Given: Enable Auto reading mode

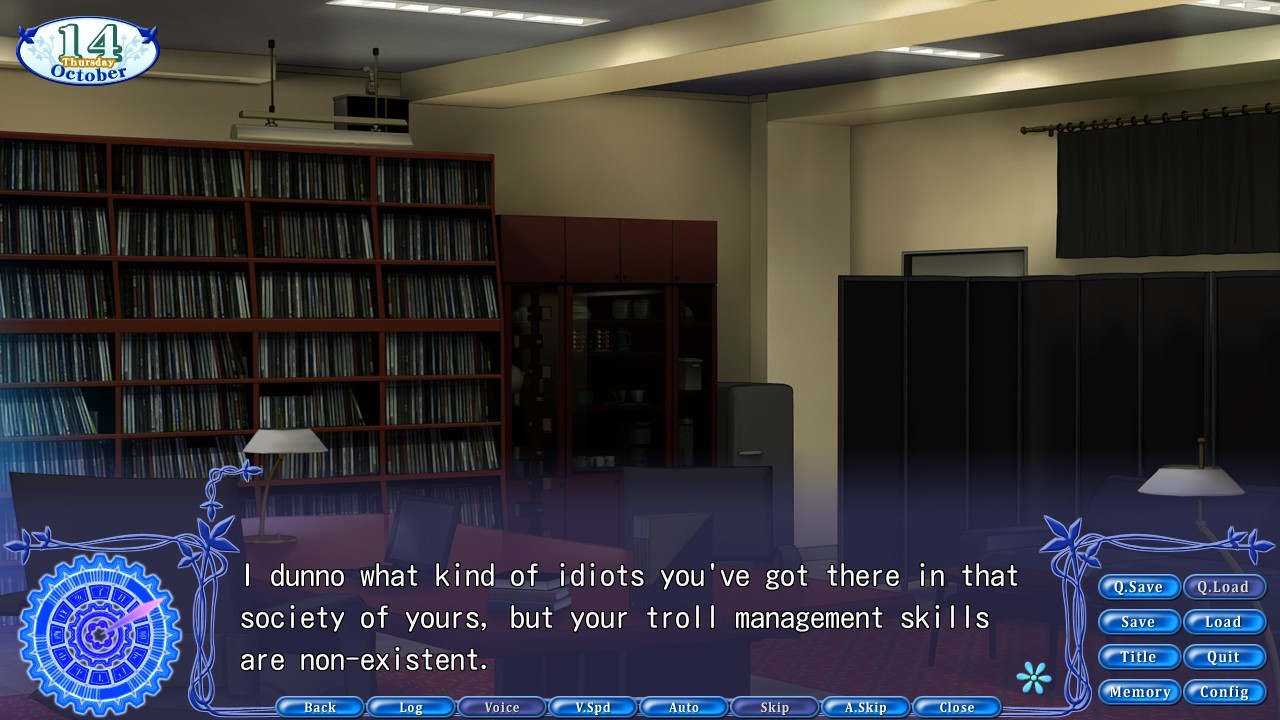Looking at the screenshot, I should click(x=683, y=707).
